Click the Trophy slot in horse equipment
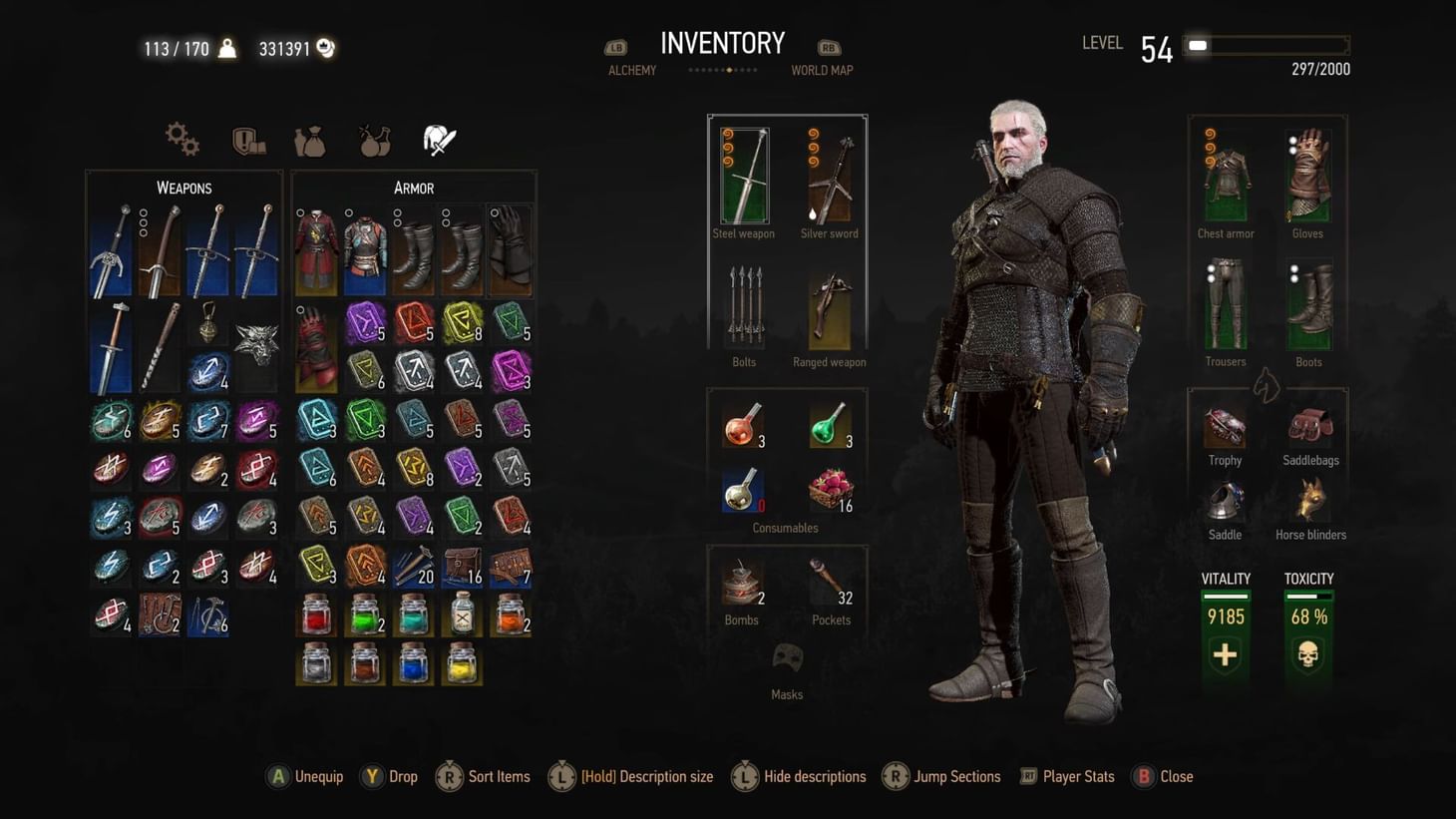The height and width of the screenshot is (819, 1456). (1225, 429)
